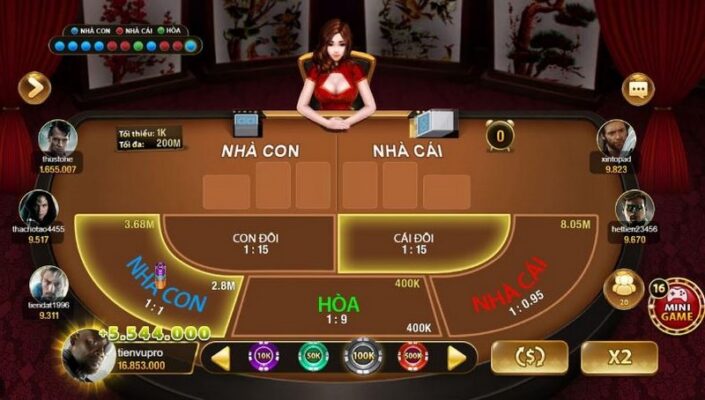Show more chips with right arrow
Viewport: 705px width, 400px height.
(456, 357)
